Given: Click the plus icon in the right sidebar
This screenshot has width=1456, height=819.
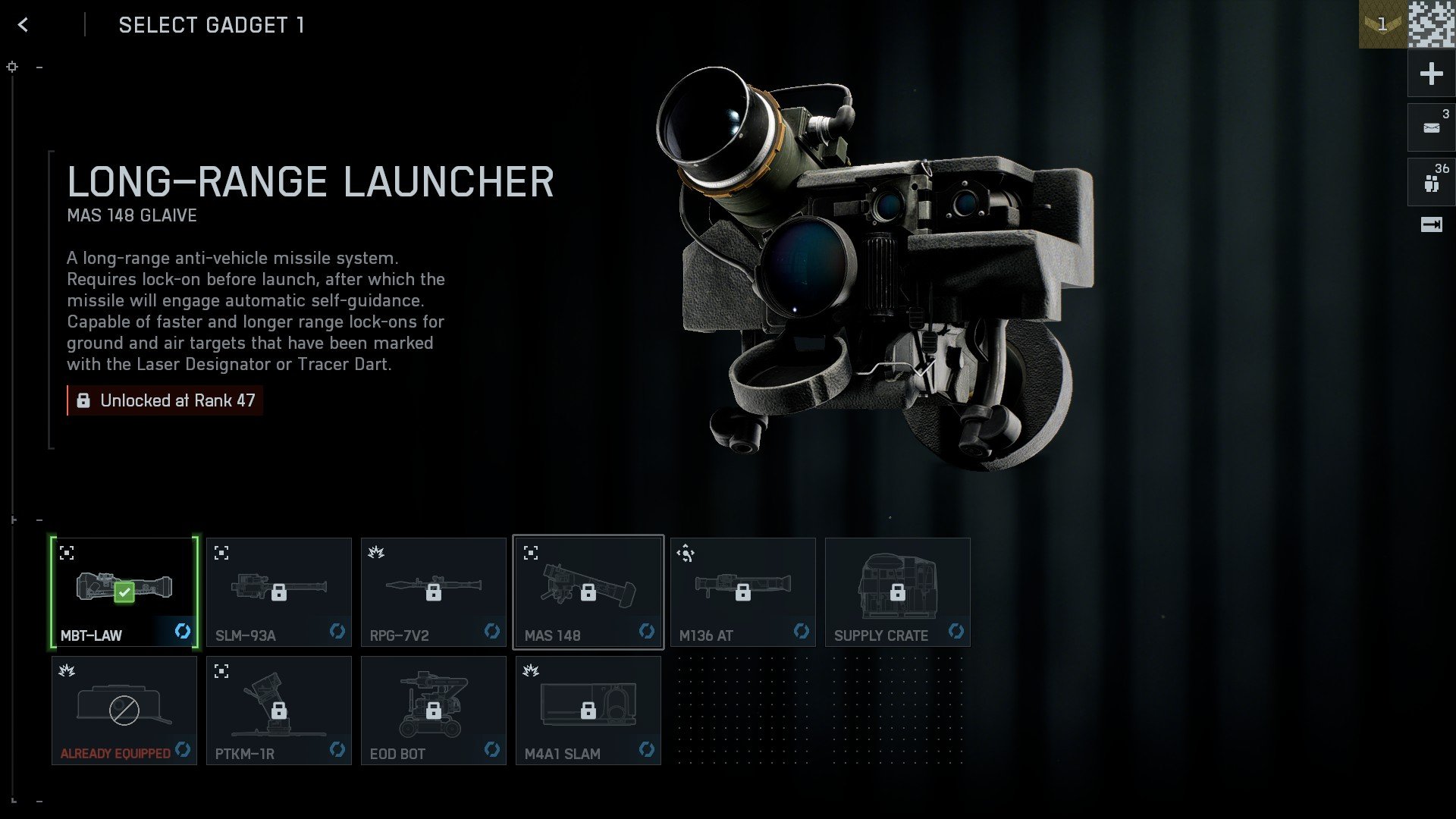Looking at the screenshot, I should (1430, 74).
